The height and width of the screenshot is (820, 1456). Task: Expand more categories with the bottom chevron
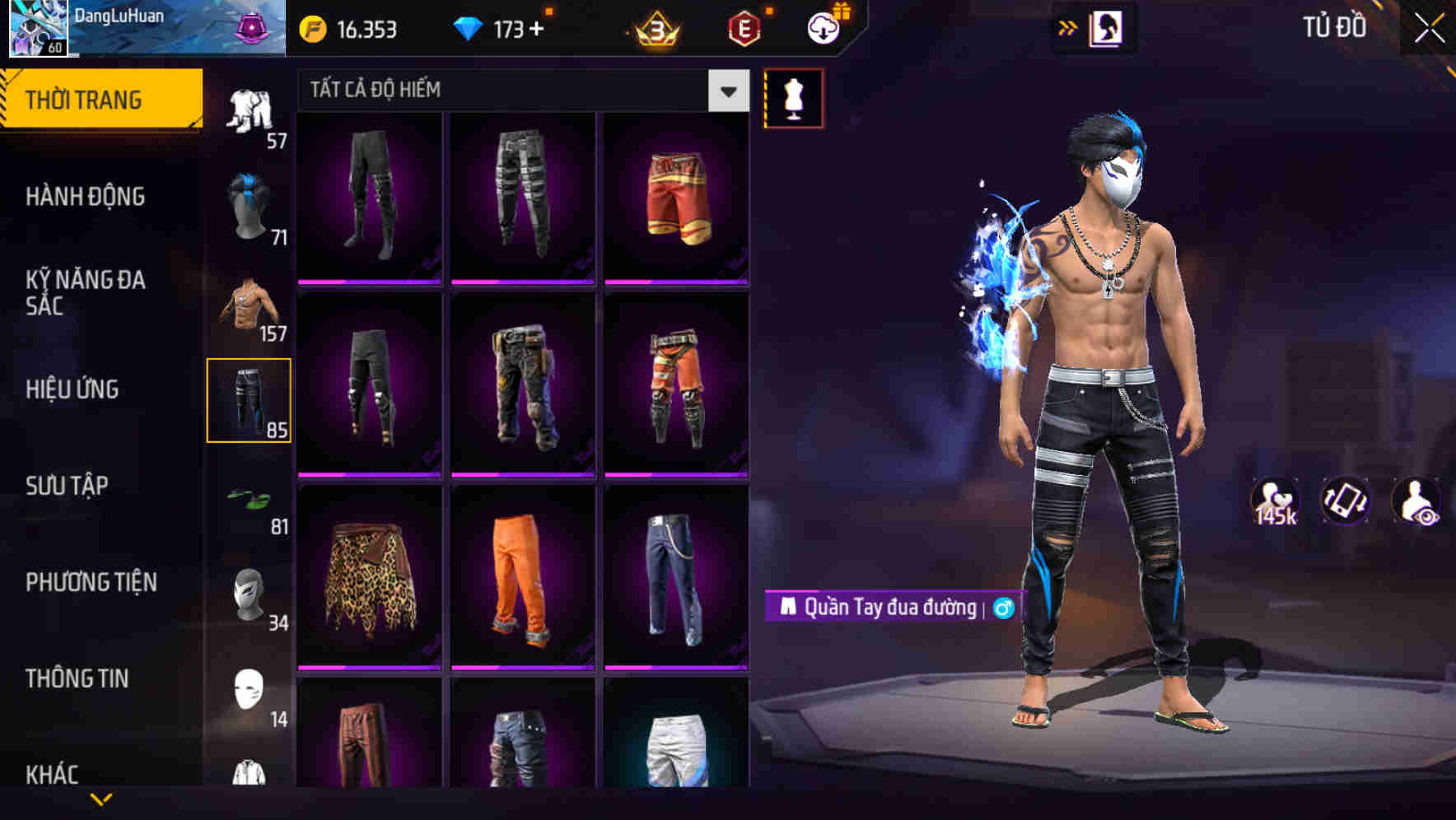pos(101,799)
